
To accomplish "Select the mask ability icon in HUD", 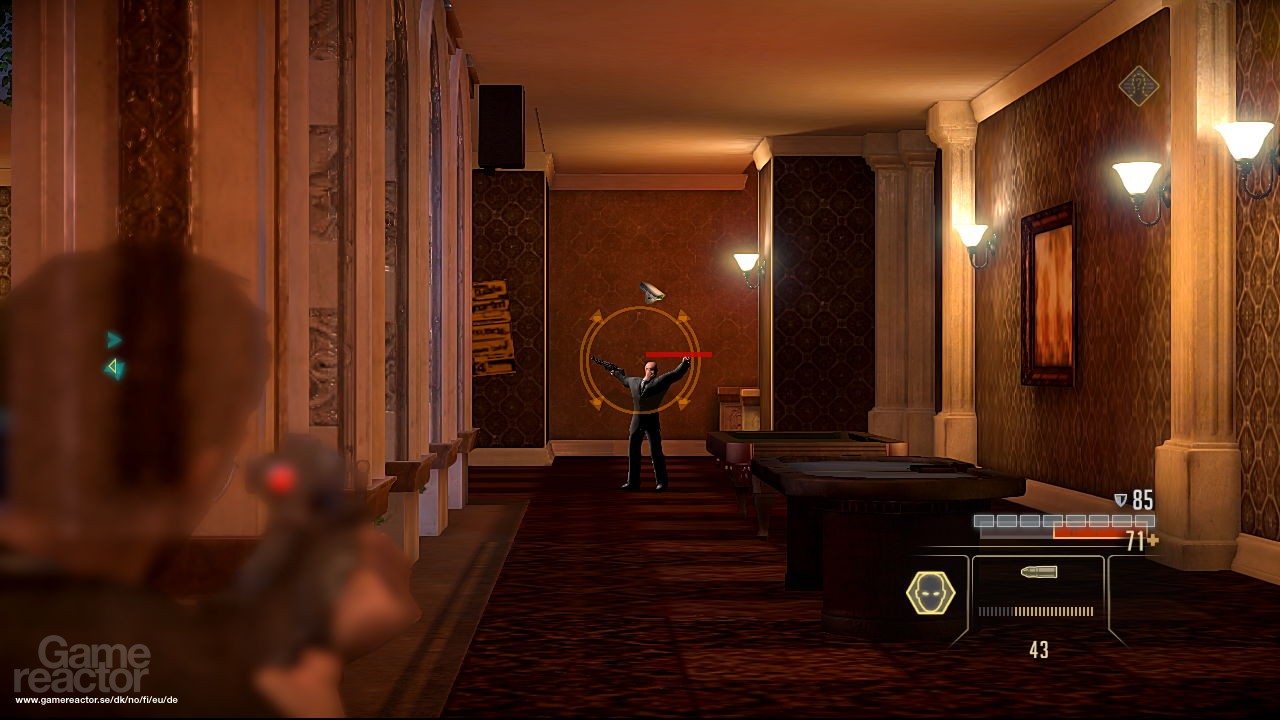I will click(930, 591).
